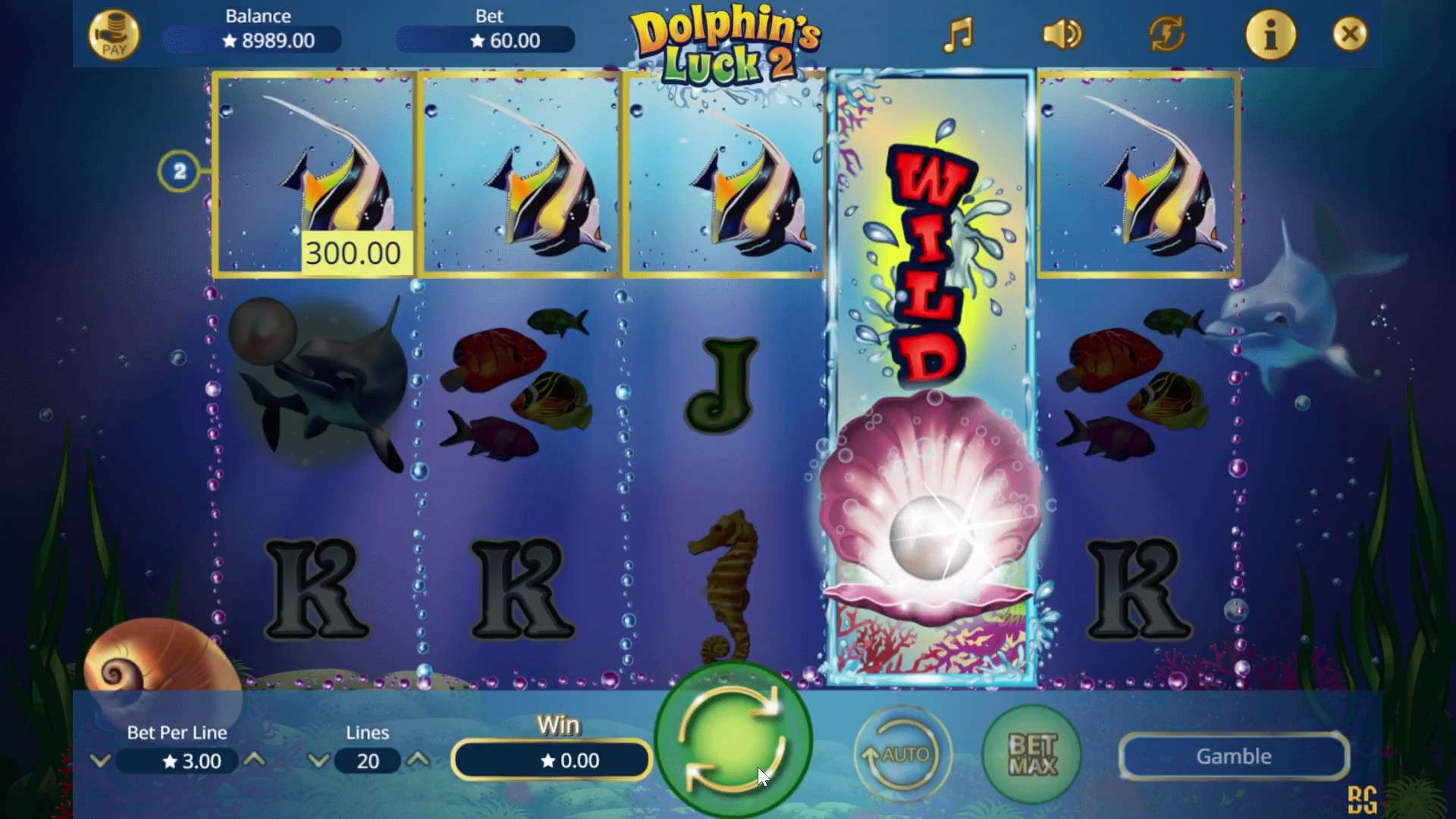The height and width of the screenshot is (819, 1456).
Task: Open the PAY table screen
Action: pos(114,34)
